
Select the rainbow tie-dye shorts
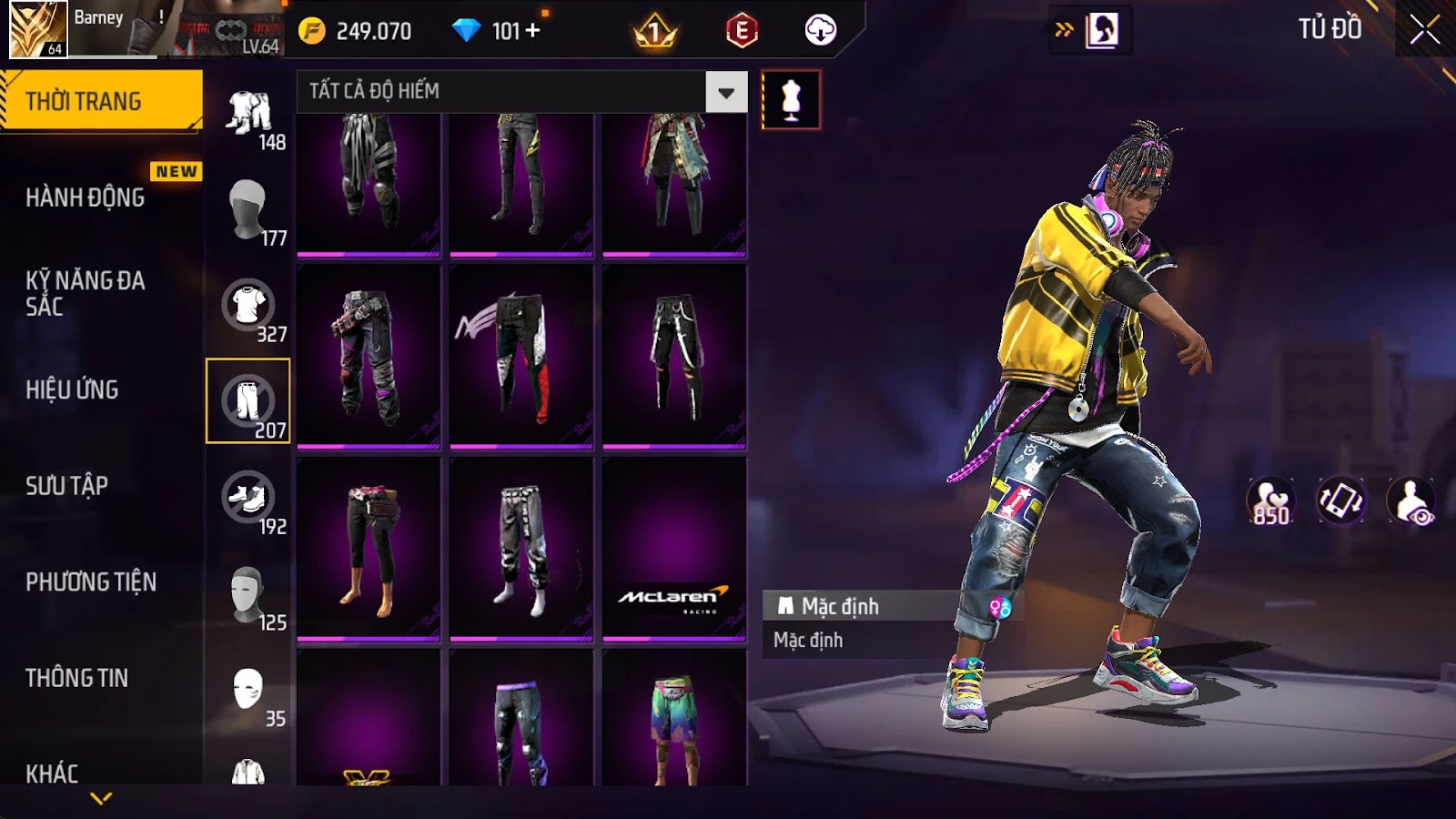(x=674, y=719)
